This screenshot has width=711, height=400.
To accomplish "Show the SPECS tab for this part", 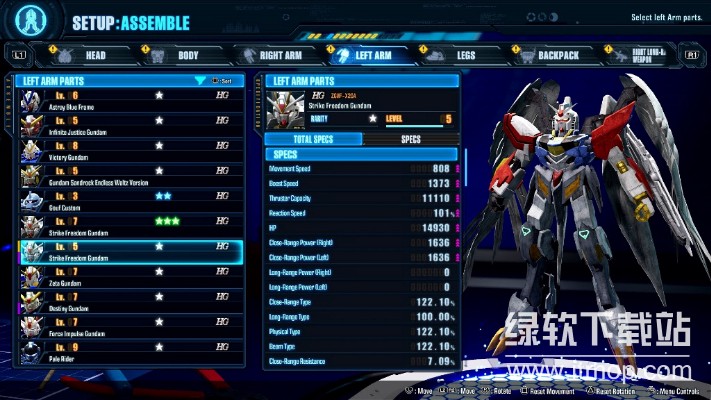I will coord(410,139).
